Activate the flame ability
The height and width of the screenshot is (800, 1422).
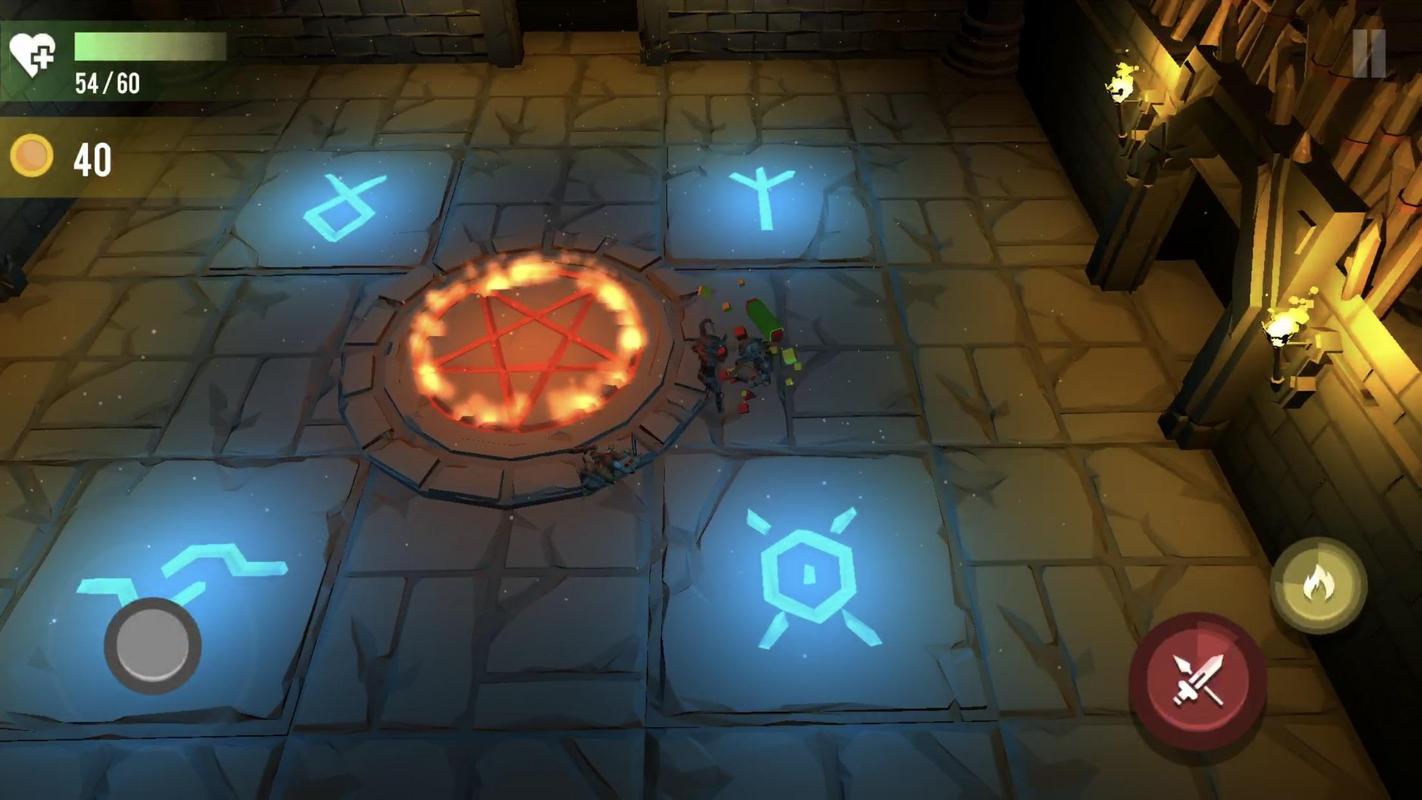click(1318, 585)
